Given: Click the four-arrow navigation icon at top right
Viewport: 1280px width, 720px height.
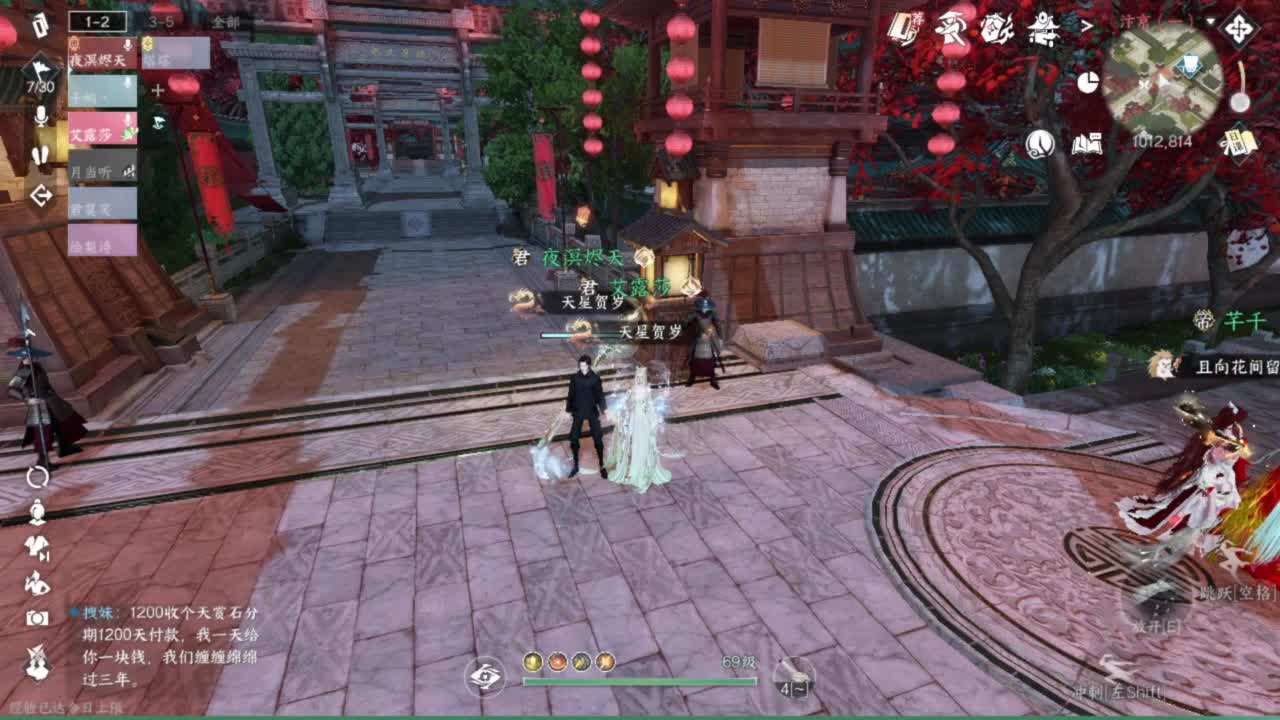Looking at the screenshot, I should click(1241, 28).
